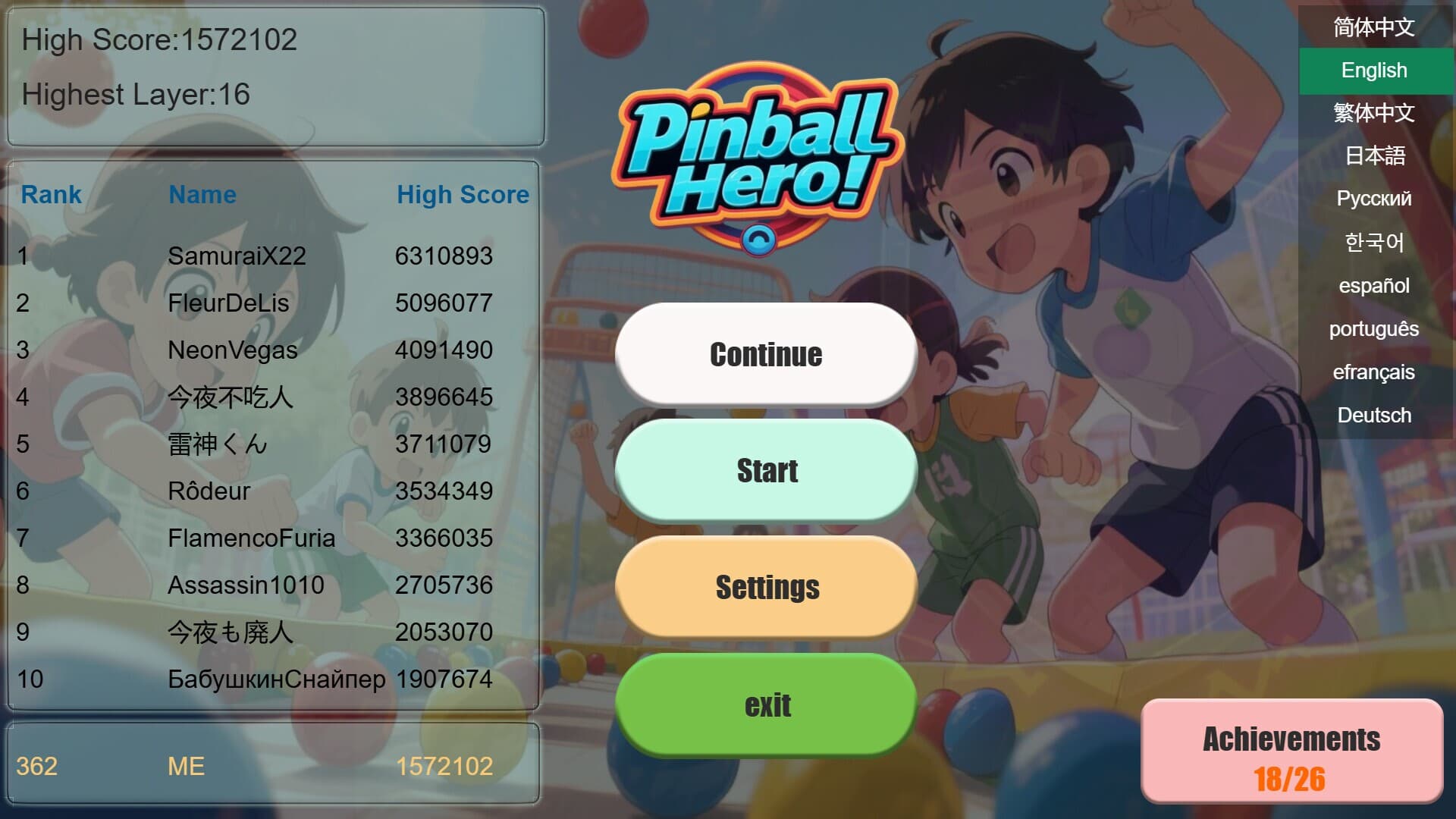The height and width of the screenshot is (819, 1456).
Task: Select português from the language list
Action: (x=1373, y=329)
